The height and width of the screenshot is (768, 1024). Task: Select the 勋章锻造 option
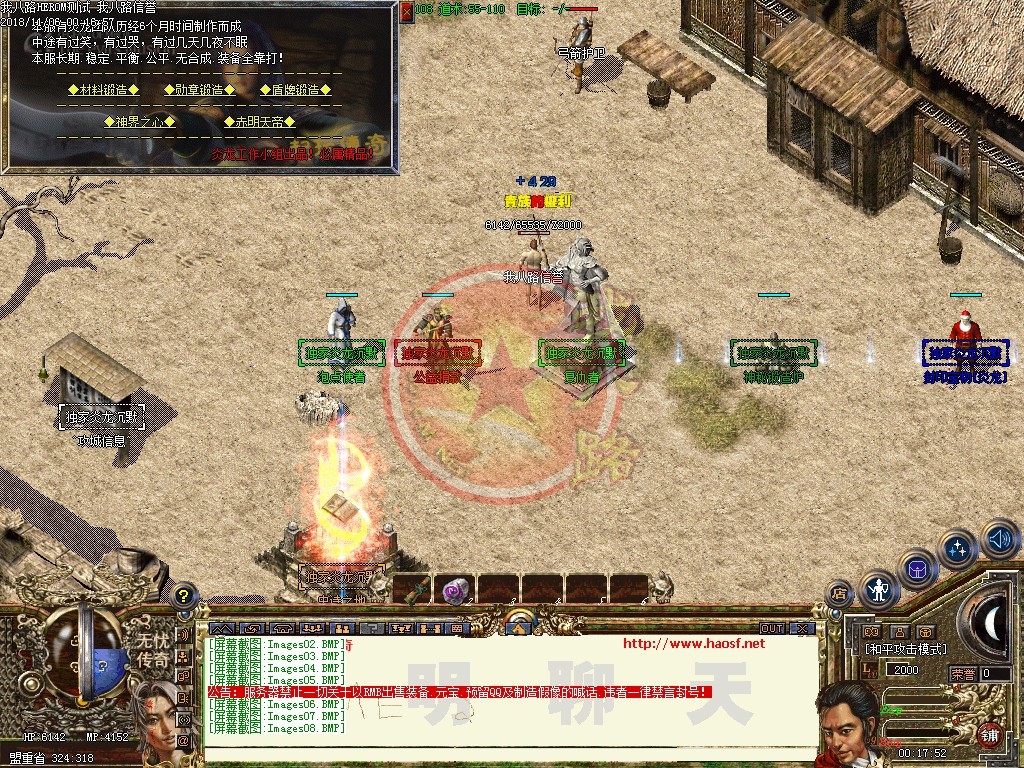coord(198,90)
